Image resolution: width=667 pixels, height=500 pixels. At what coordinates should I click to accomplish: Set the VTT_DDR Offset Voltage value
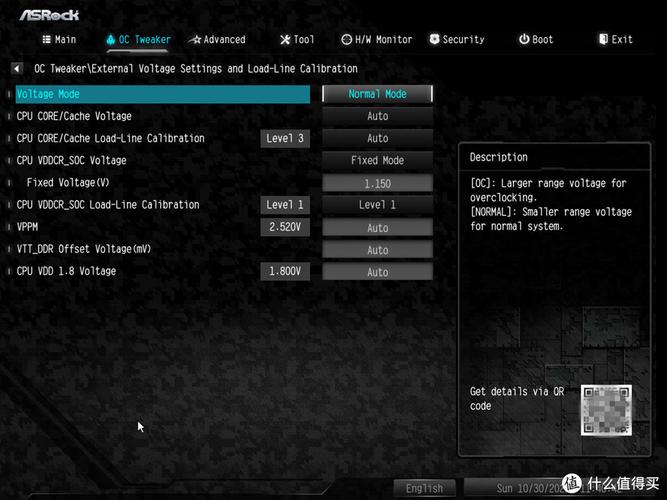(x=377, y=250)
